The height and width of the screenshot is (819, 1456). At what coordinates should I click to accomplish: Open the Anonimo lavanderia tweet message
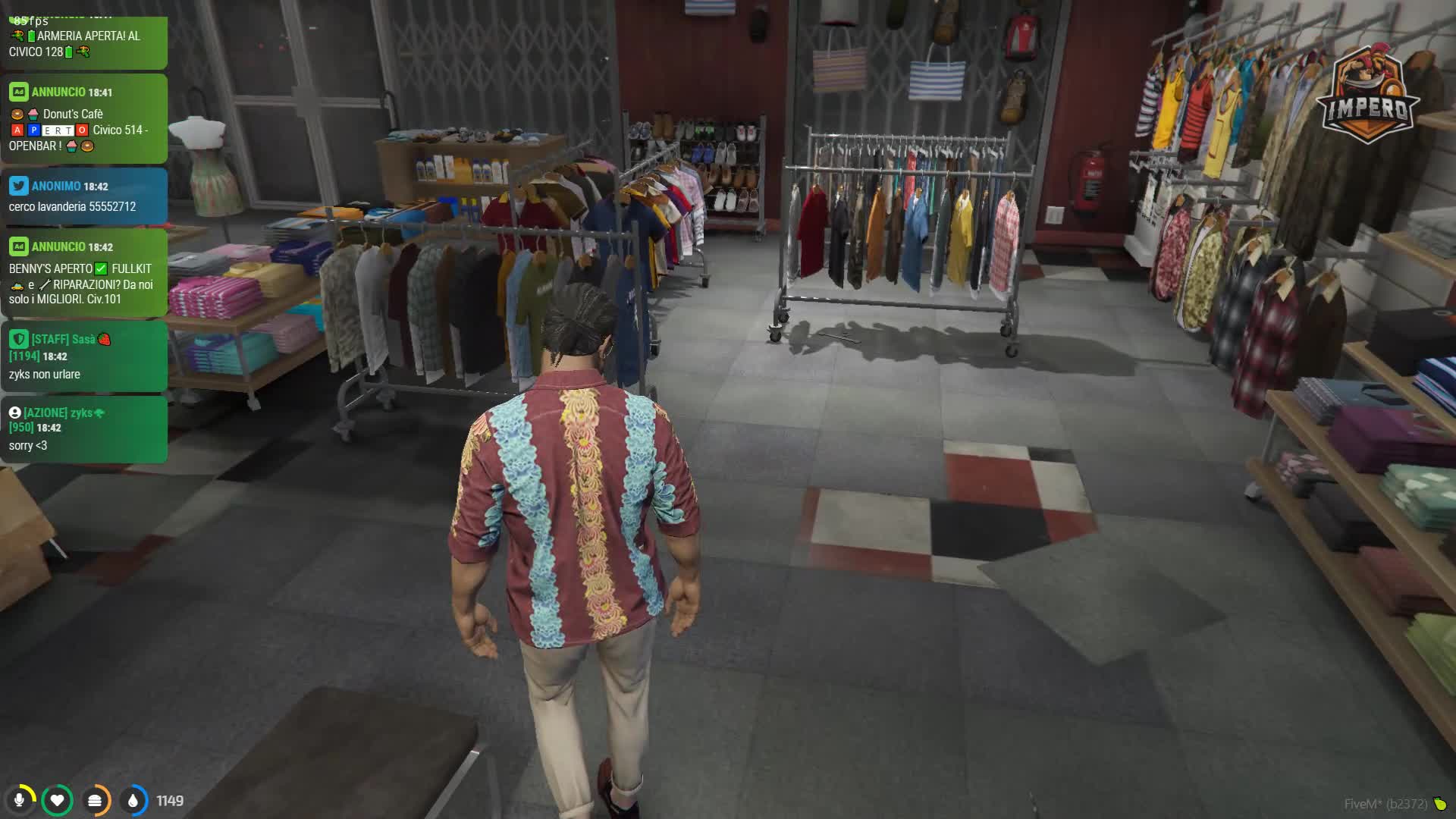pos(83,196)
